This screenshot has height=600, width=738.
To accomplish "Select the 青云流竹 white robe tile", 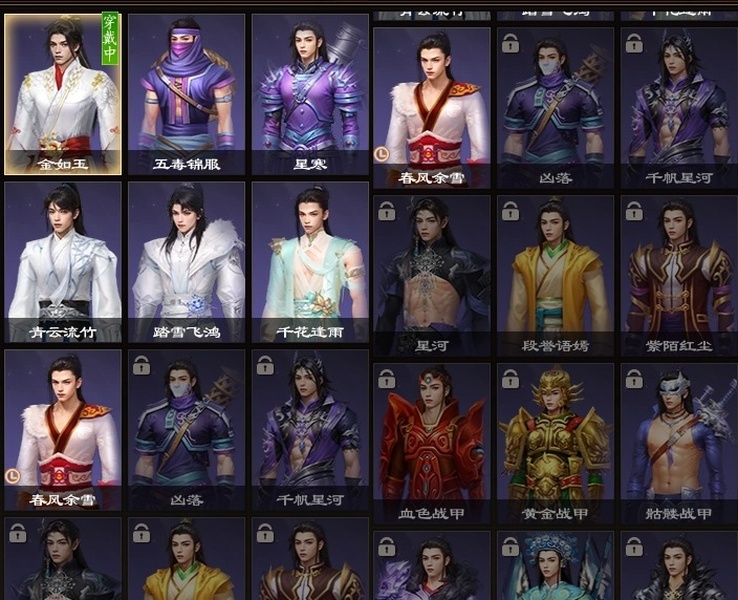I will 63,262.
